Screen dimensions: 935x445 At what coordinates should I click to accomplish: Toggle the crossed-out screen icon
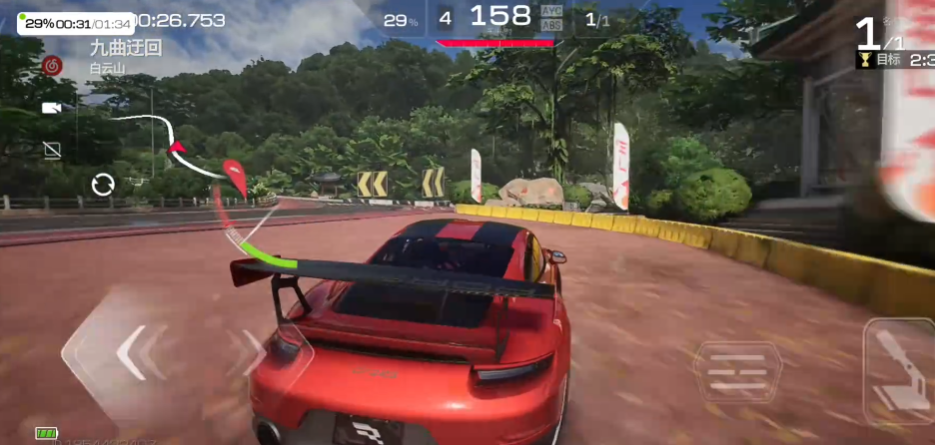point(52,150)
